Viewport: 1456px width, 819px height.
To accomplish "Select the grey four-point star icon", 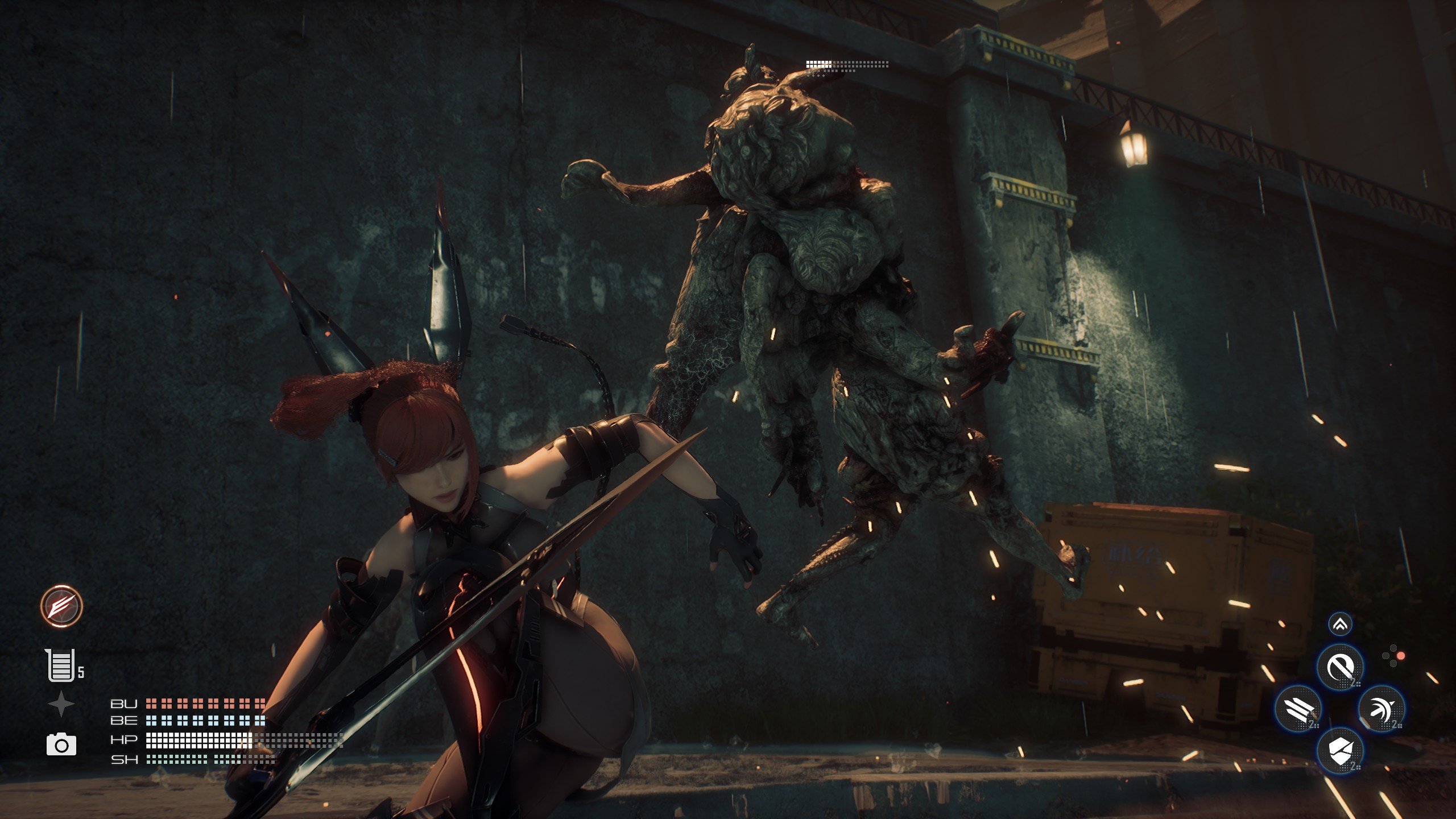I will [61, 704].
